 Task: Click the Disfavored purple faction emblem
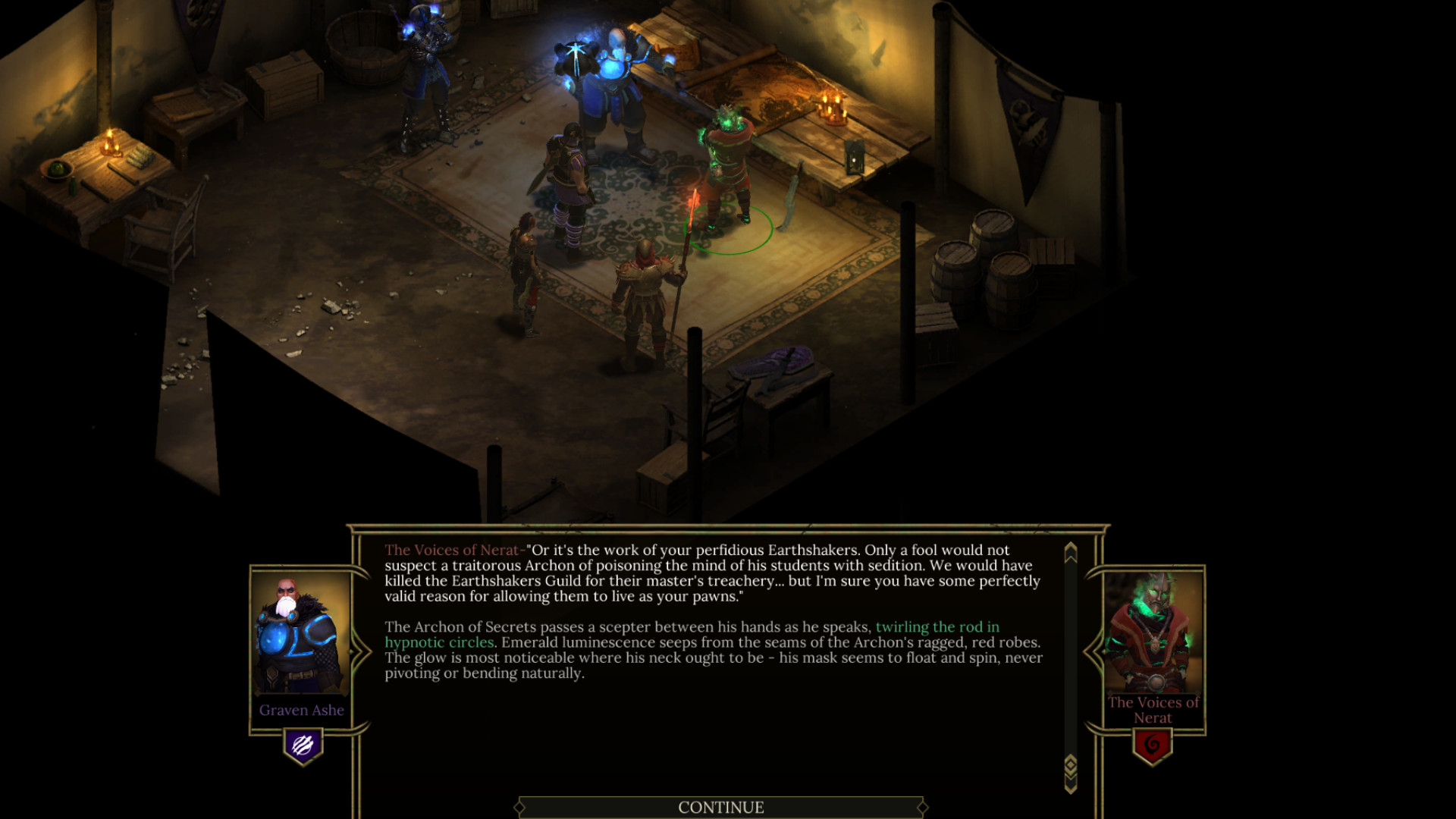point(303,745)
